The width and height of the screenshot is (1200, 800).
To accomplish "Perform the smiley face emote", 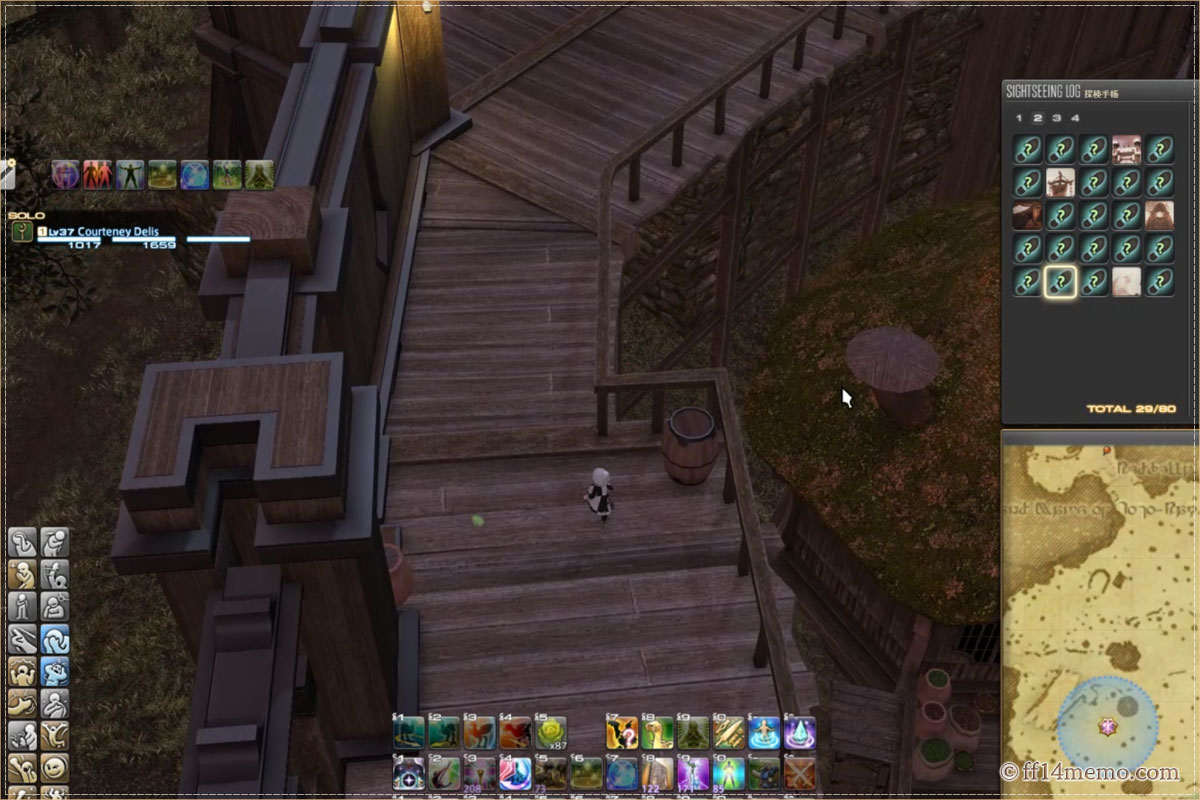I will pyautogui.click(x=54, y=768).
